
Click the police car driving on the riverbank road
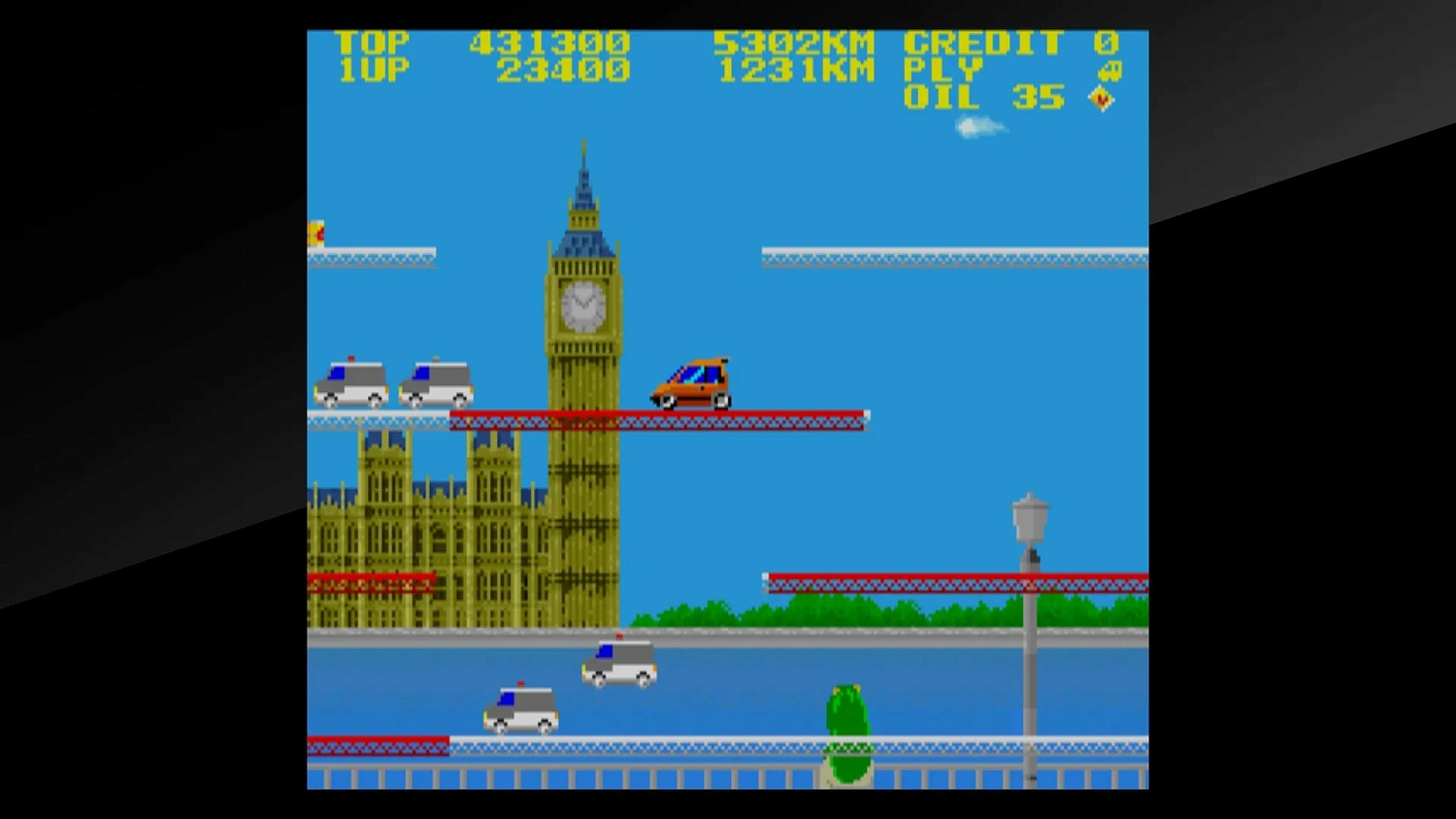[x=617, y=664]
